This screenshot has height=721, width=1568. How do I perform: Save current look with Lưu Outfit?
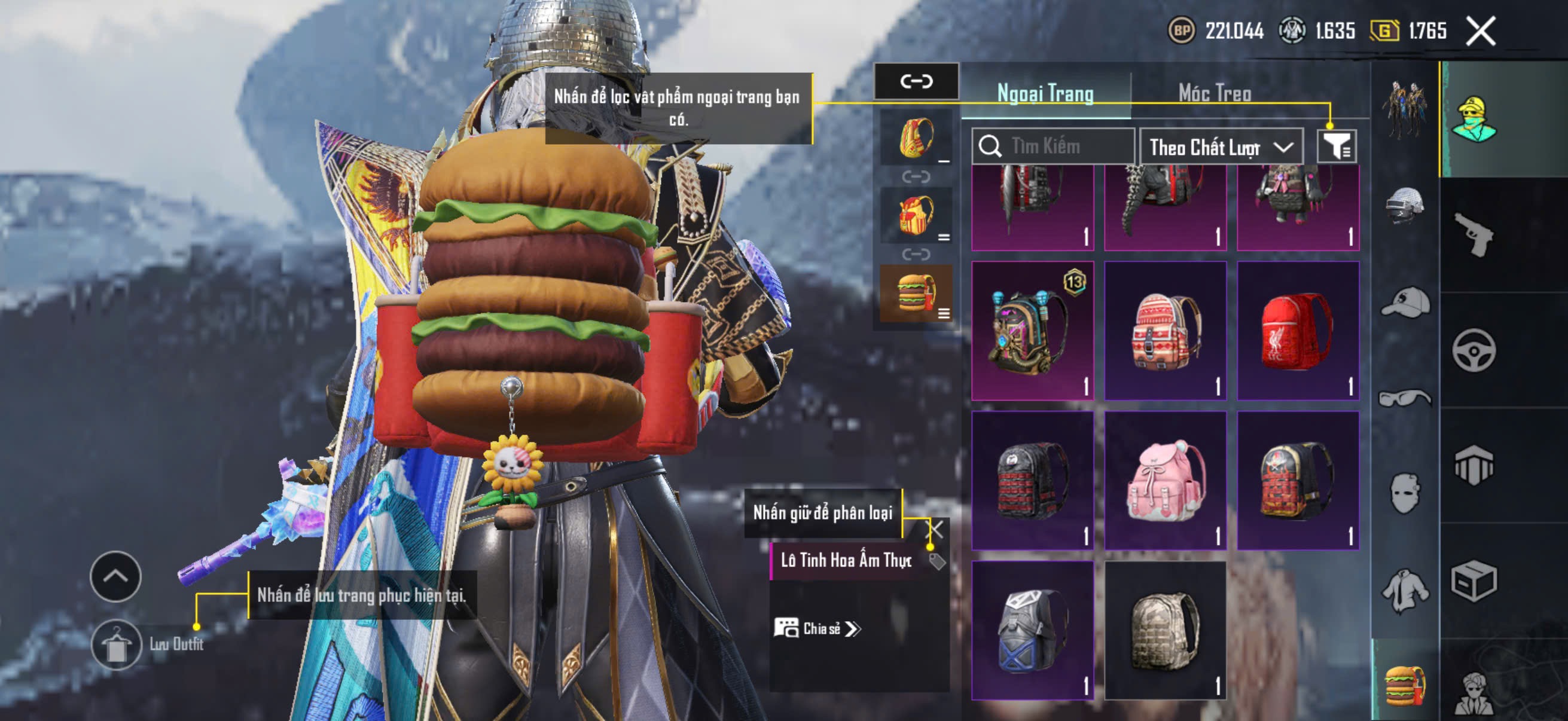coord(117,645)
